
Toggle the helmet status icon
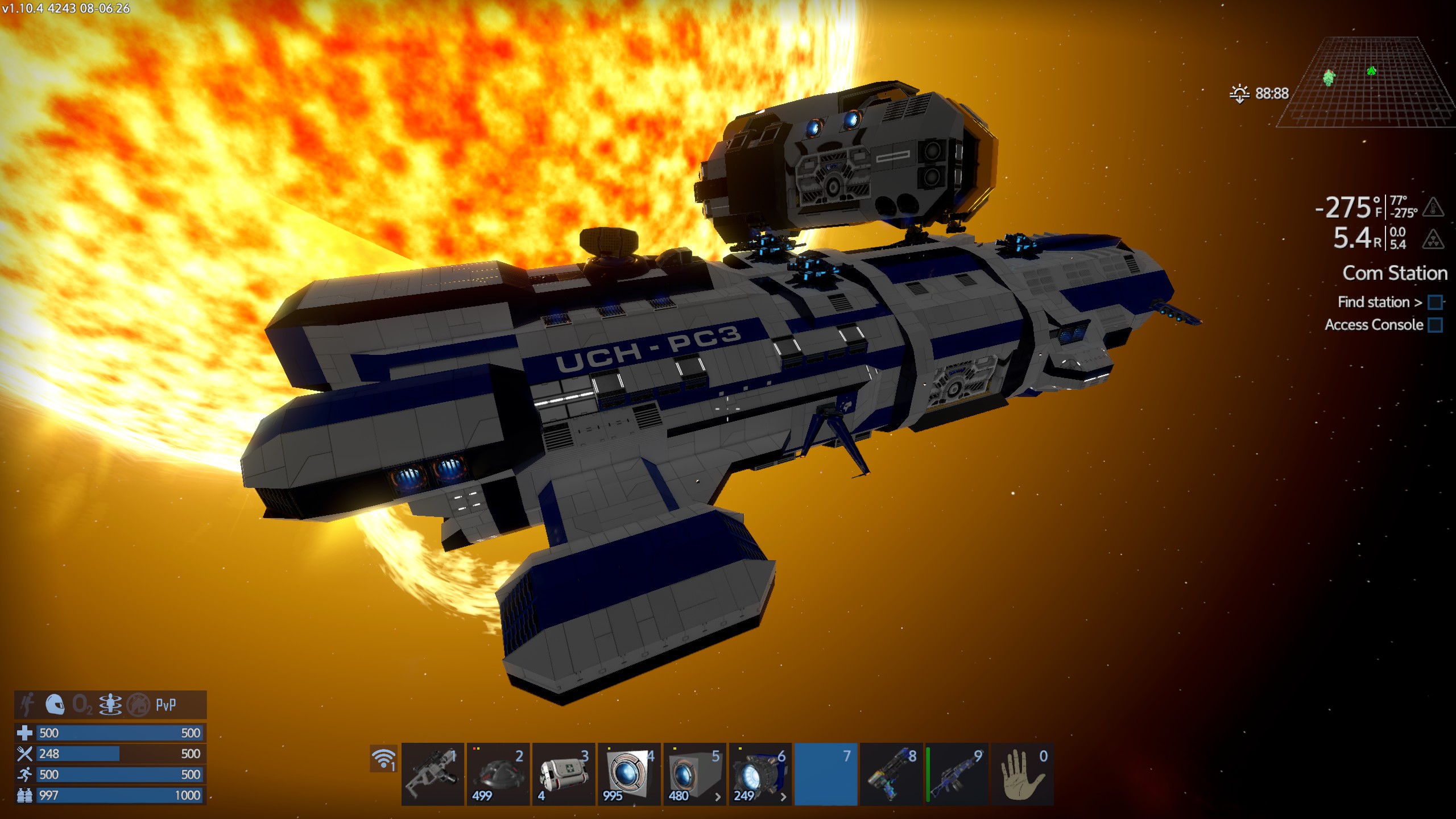pyautogui.click(x=55, y=705)
